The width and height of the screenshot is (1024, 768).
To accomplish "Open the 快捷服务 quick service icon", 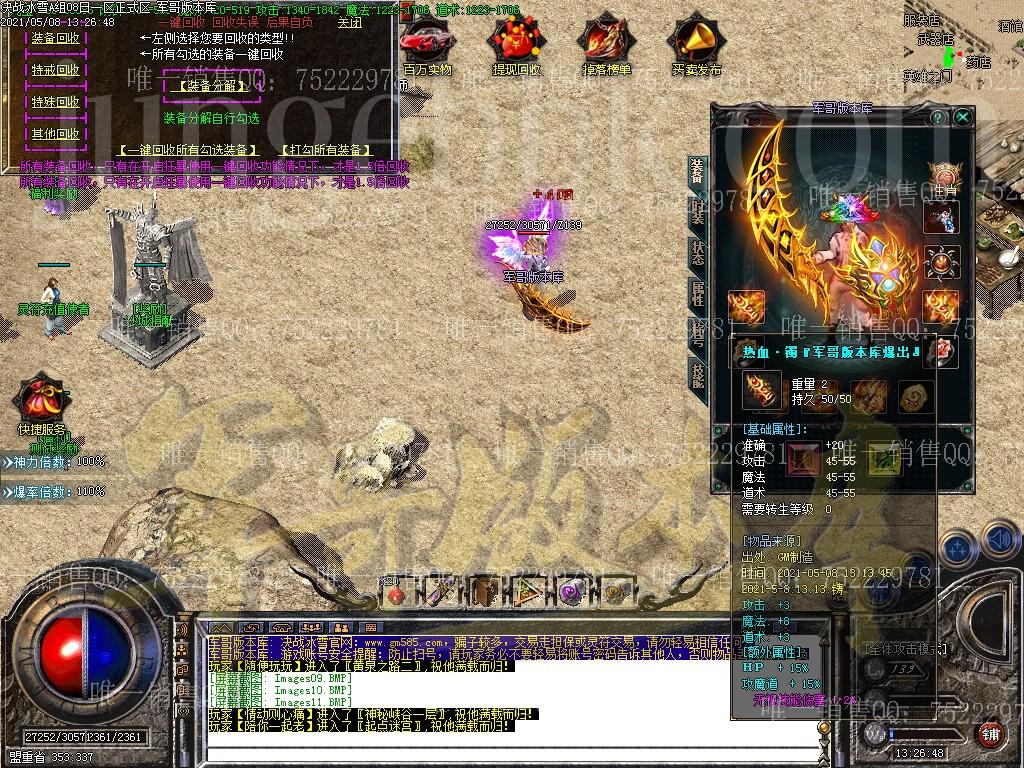I will [41, 400].
